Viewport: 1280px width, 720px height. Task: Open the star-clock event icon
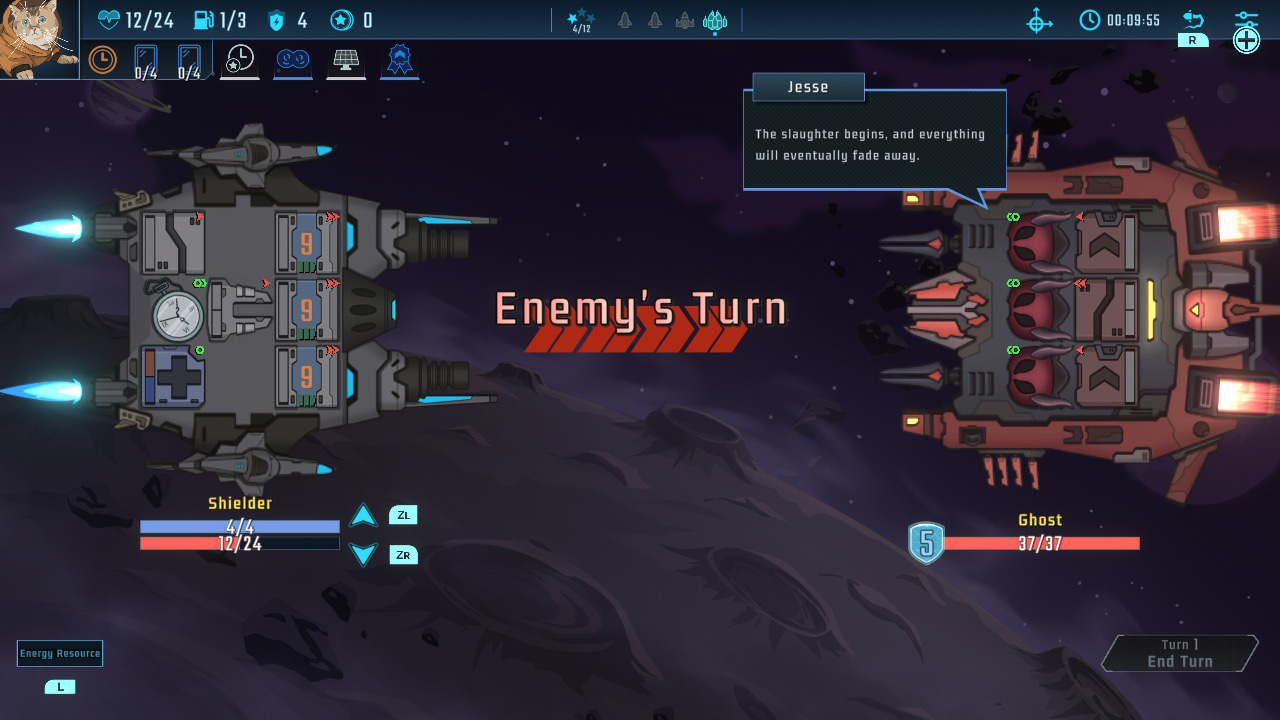(x=240, y=61)
